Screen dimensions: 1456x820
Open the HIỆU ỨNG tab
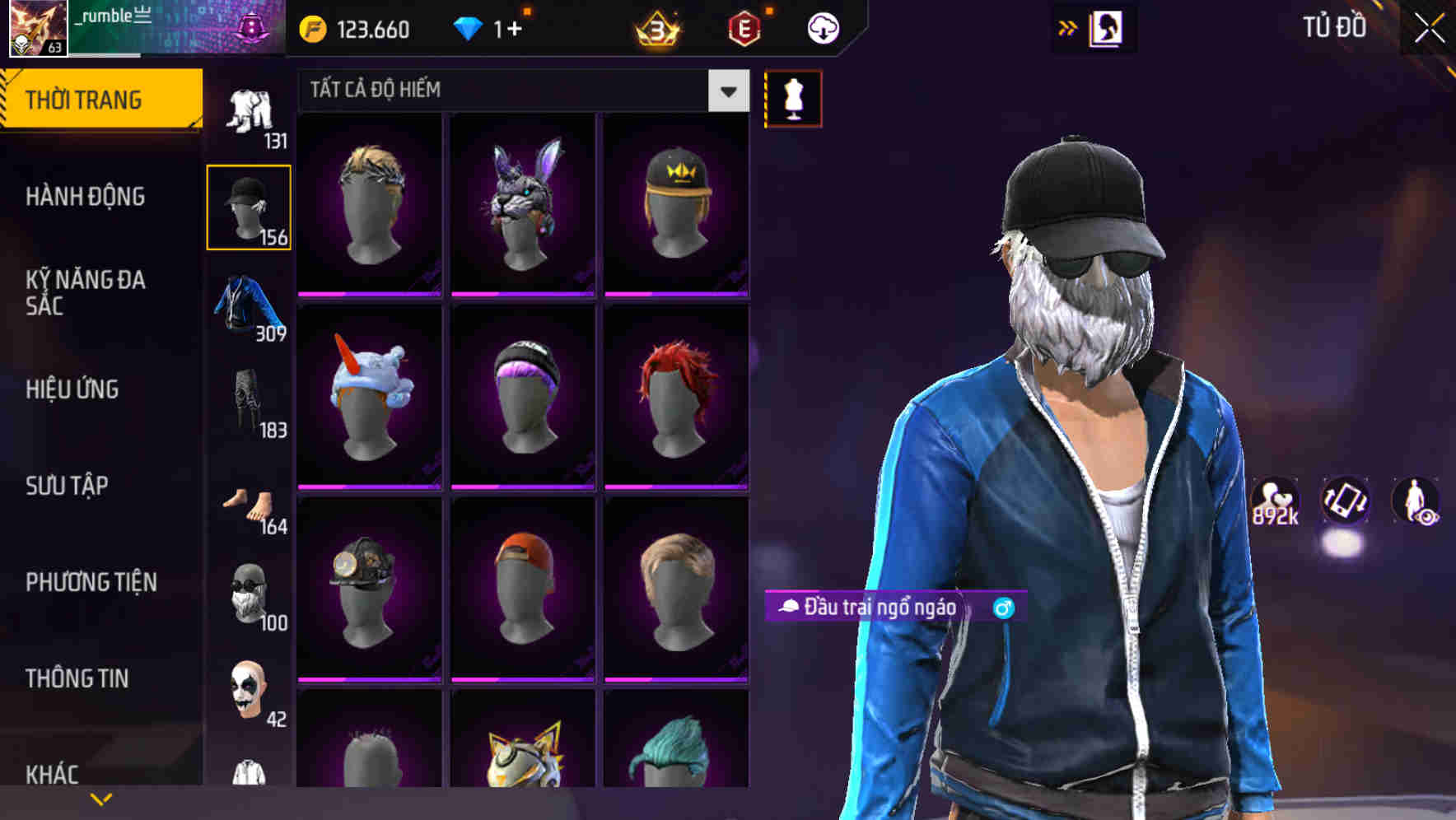[x=72, y=389]
